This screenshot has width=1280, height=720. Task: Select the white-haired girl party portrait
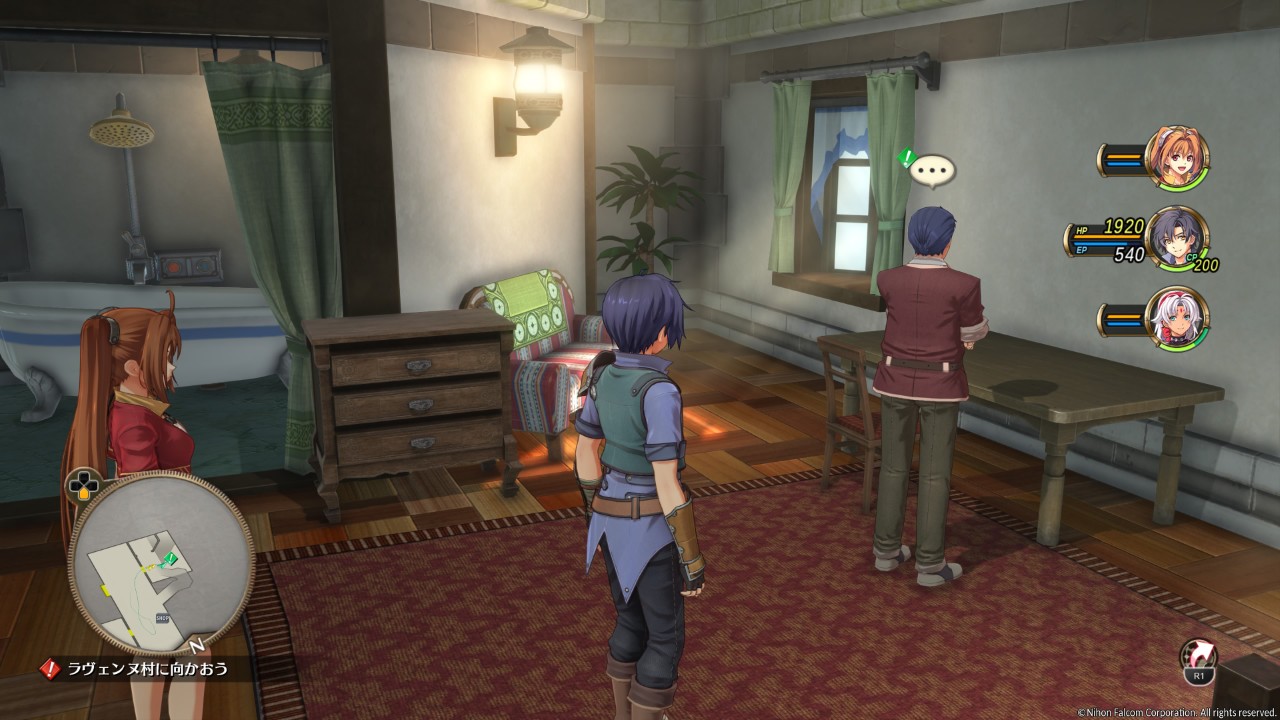tap(1177, 319)
